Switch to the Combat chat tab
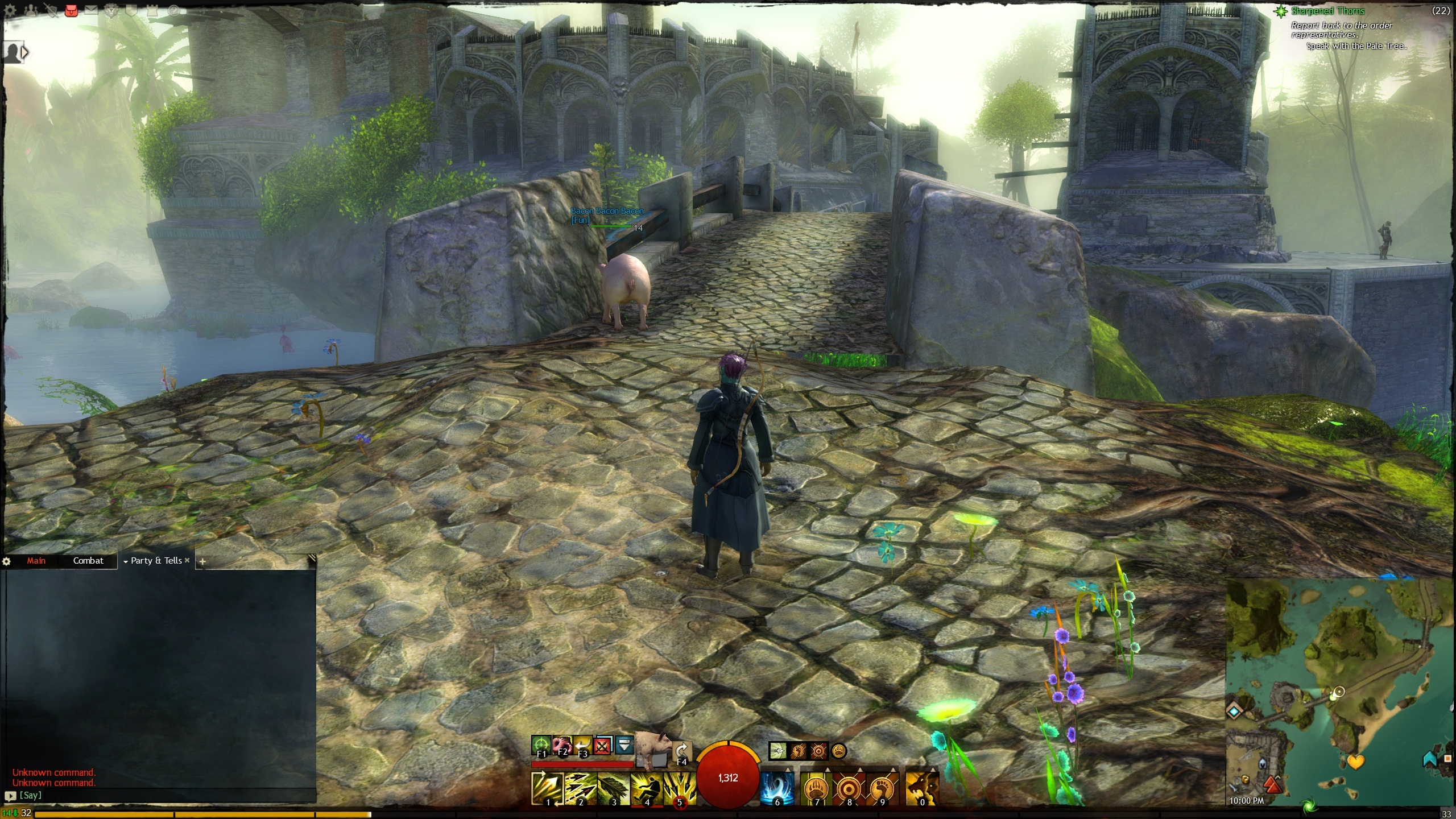The height and width of the screenshot is (819, 1456). pos(88,561)
